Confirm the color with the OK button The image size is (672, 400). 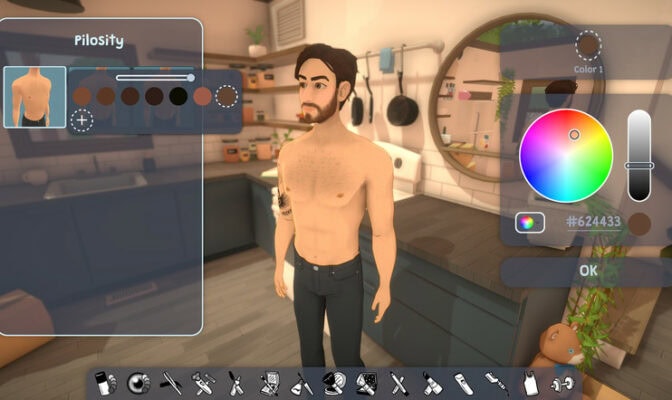click(587, 271)
